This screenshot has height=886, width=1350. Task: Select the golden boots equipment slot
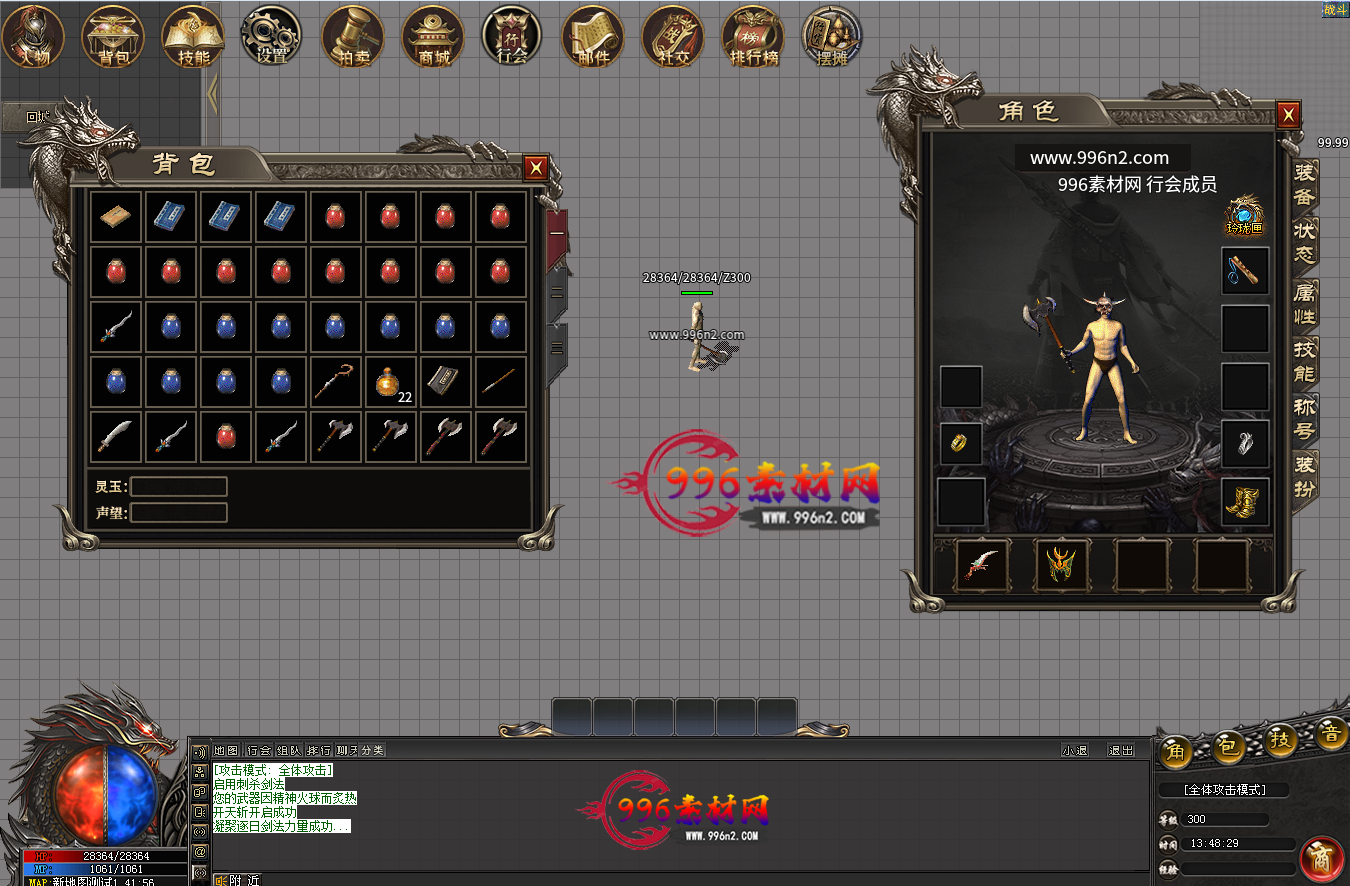click(x=1246, y=502)
